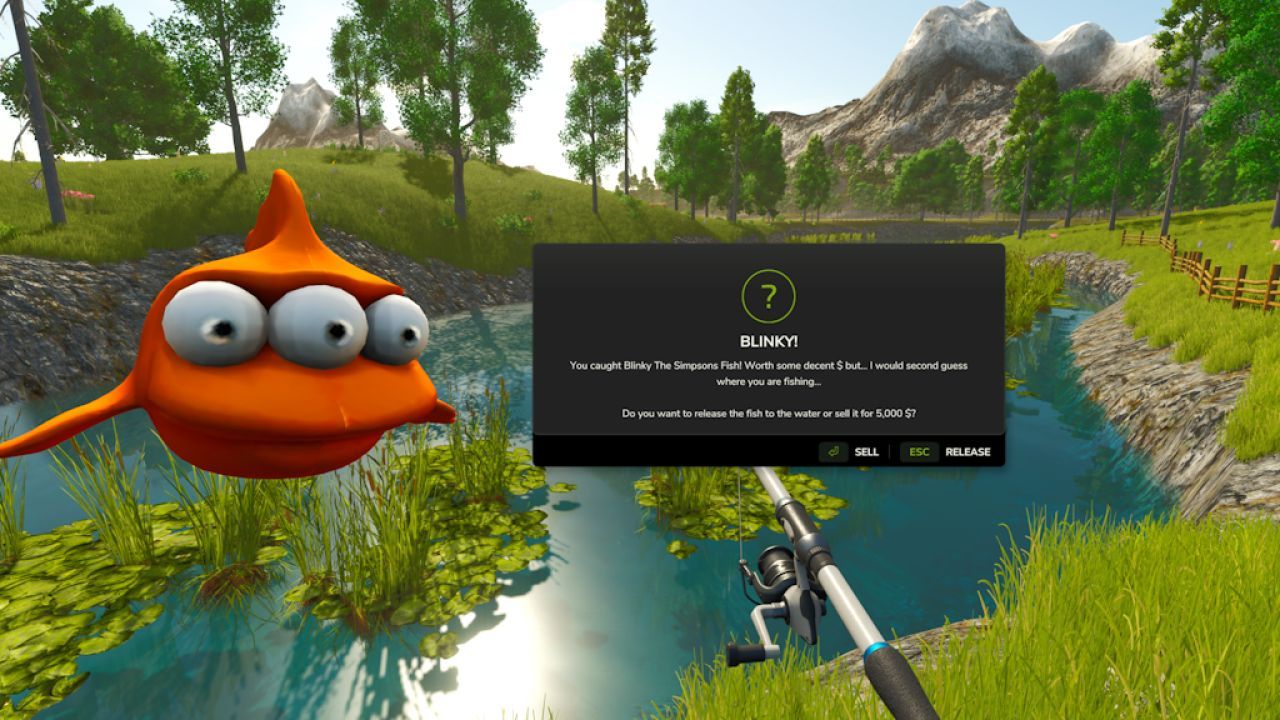Click the top edge of the dialog panel
Image resolution: width=1280 pixels, height=720 pixels.
point(768,249)
